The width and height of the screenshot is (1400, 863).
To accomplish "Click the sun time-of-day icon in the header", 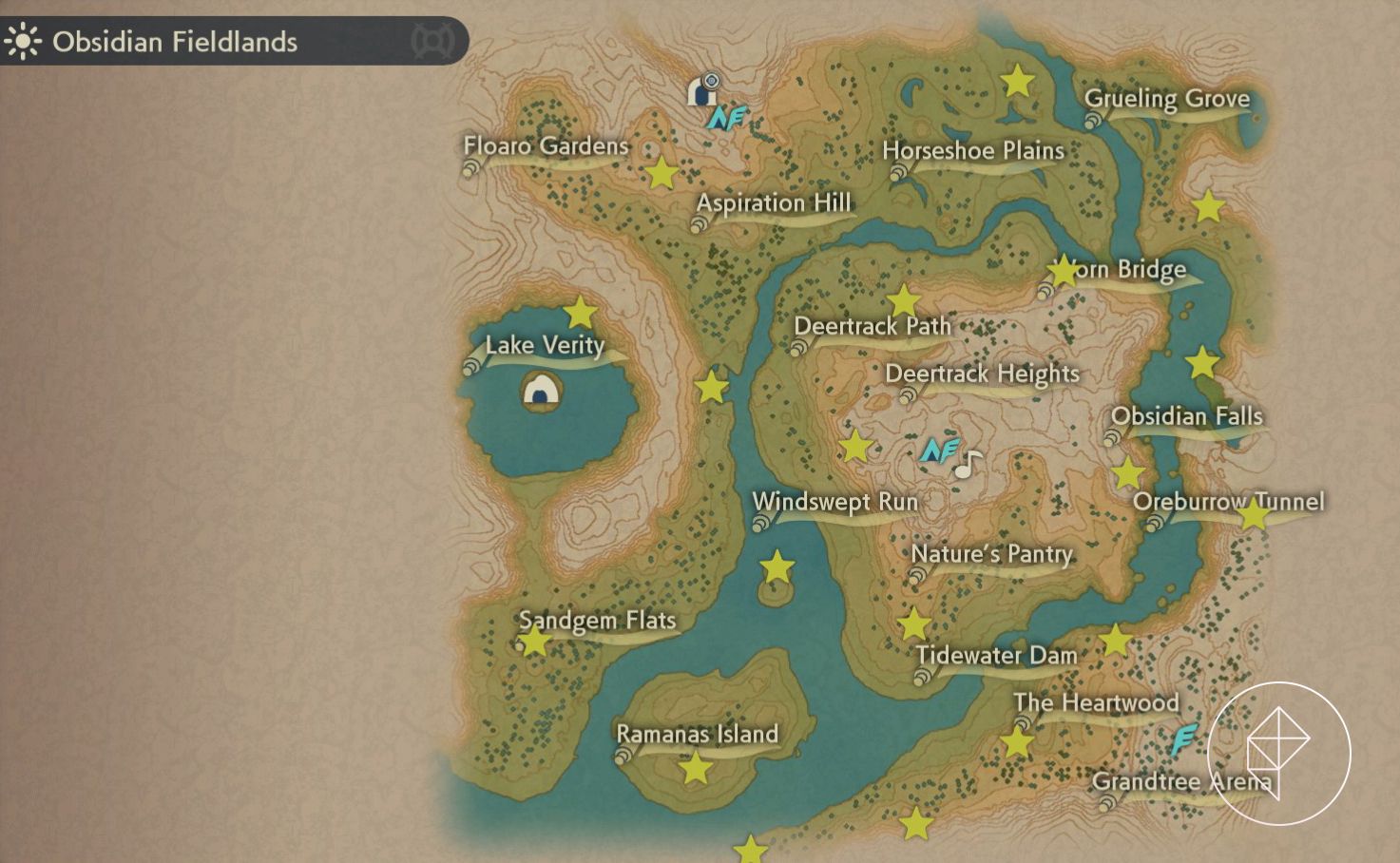I will [23, 42].
